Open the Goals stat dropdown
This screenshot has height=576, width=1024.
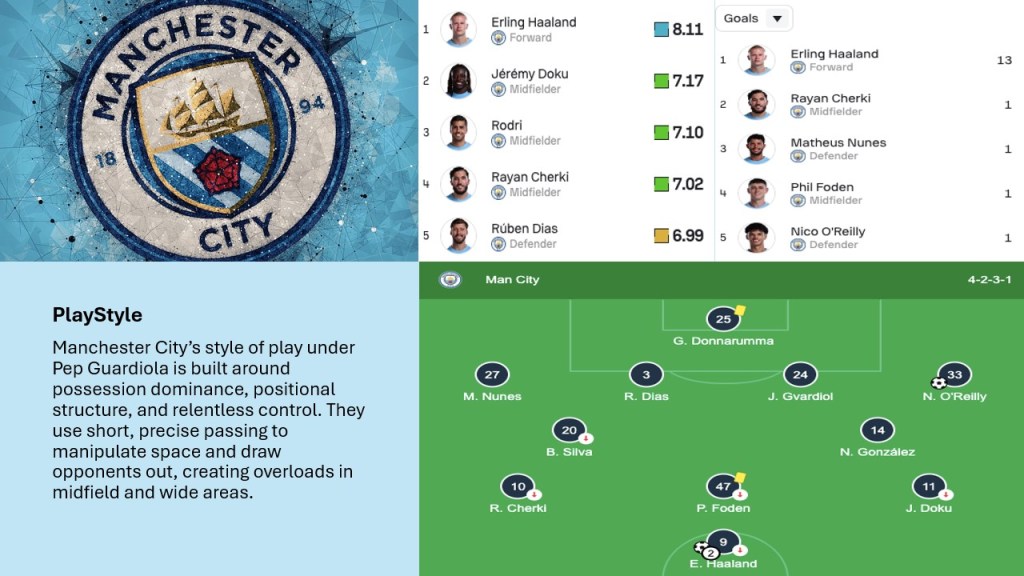click(x=754, y=18)
